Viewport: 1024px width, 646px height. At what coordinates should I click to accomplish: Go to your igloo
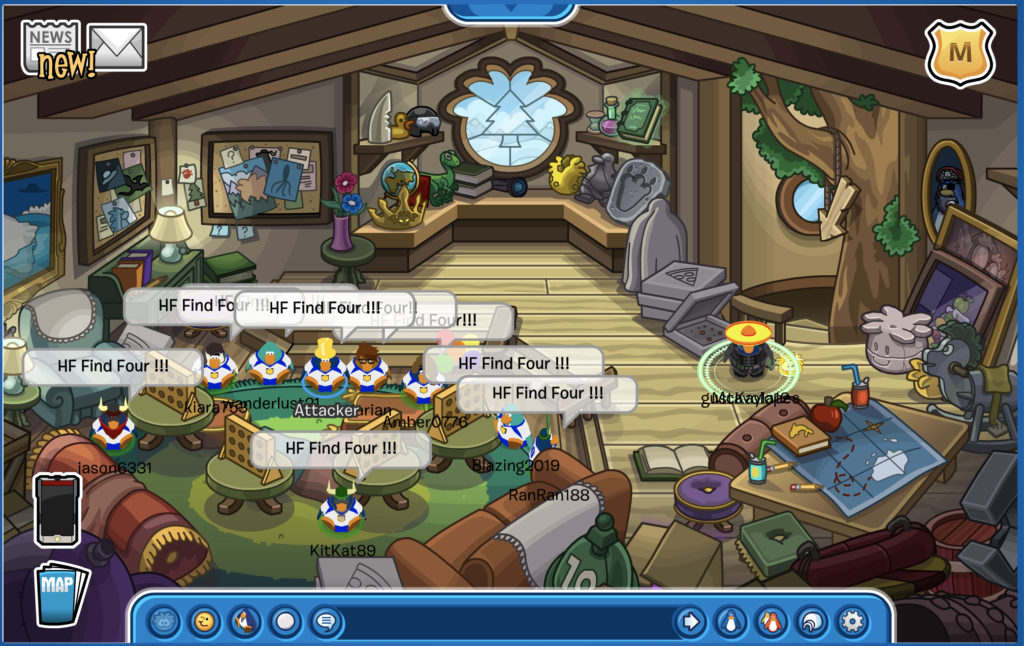(x=811, y=622)
